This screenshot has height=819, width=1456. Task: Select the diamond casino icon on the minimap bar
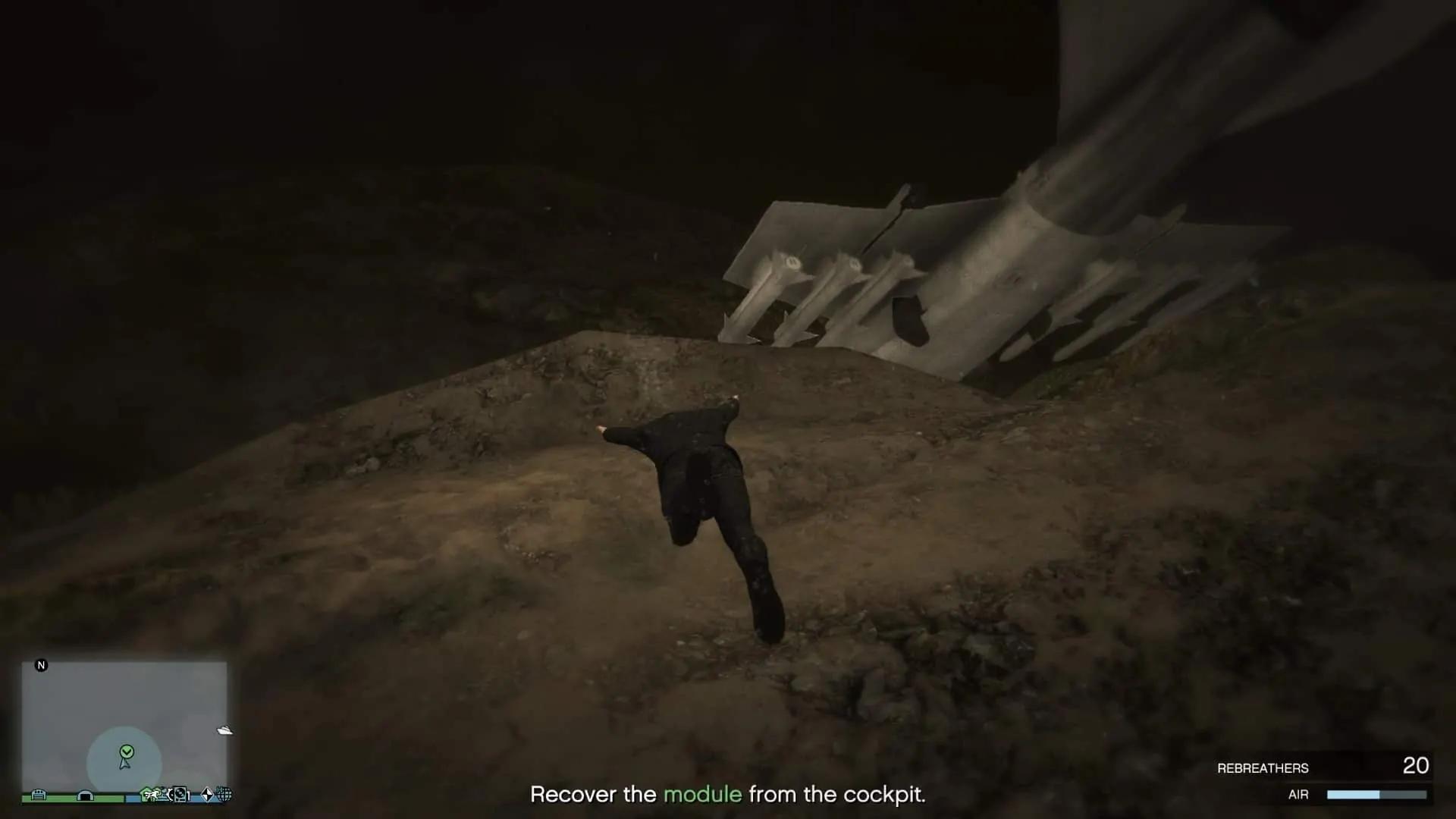[206, 795]
